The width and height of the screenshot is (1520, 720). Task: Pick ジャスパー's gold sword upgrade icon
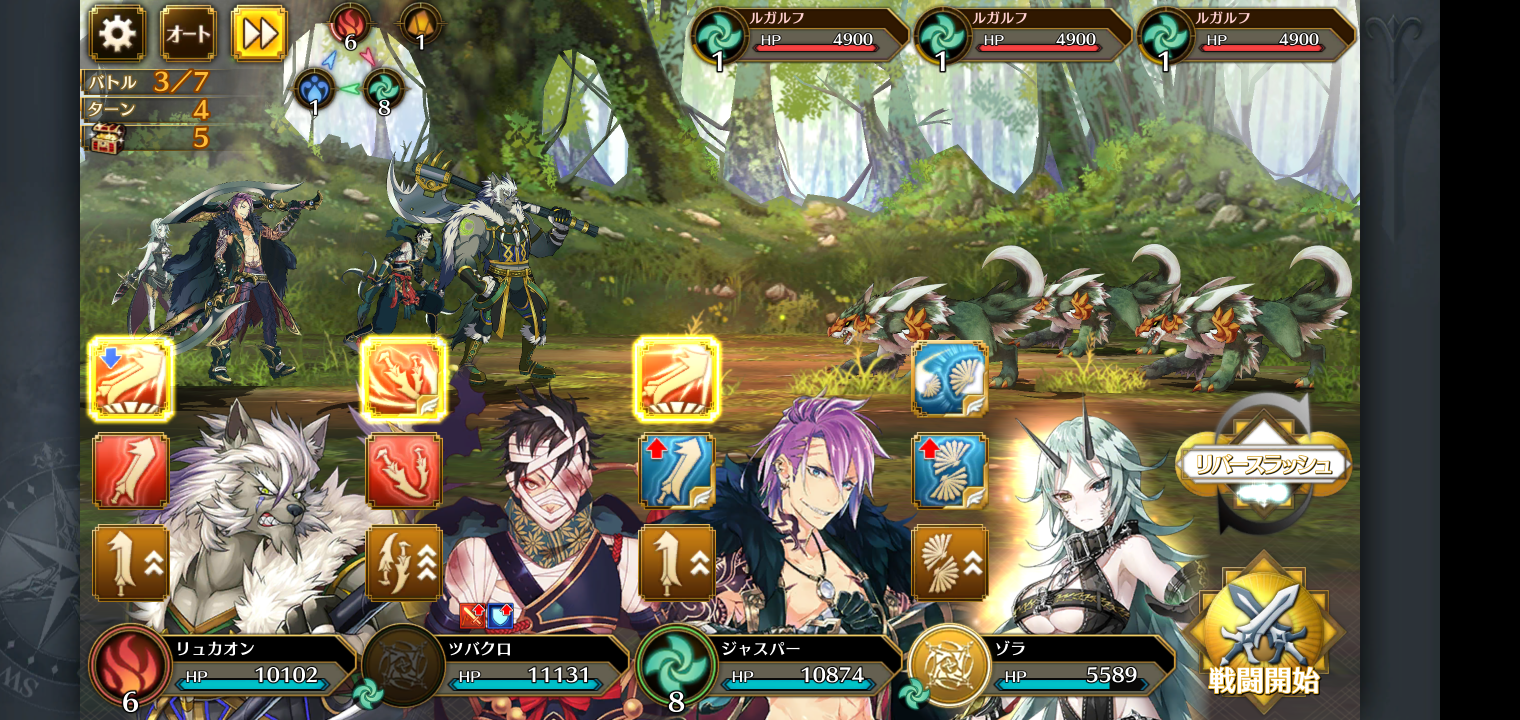[677, 563]
